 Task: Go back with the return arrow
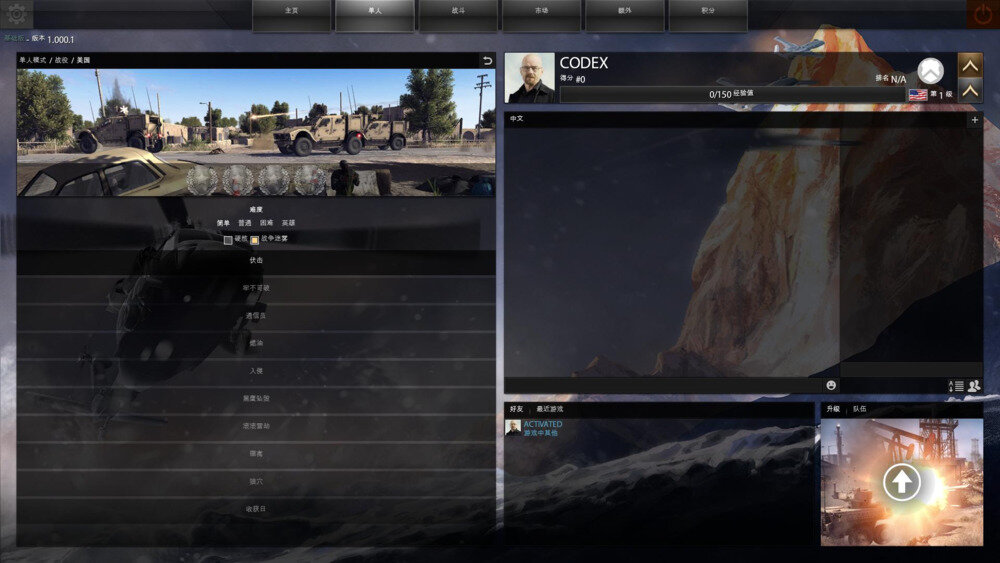coord(487,60)
